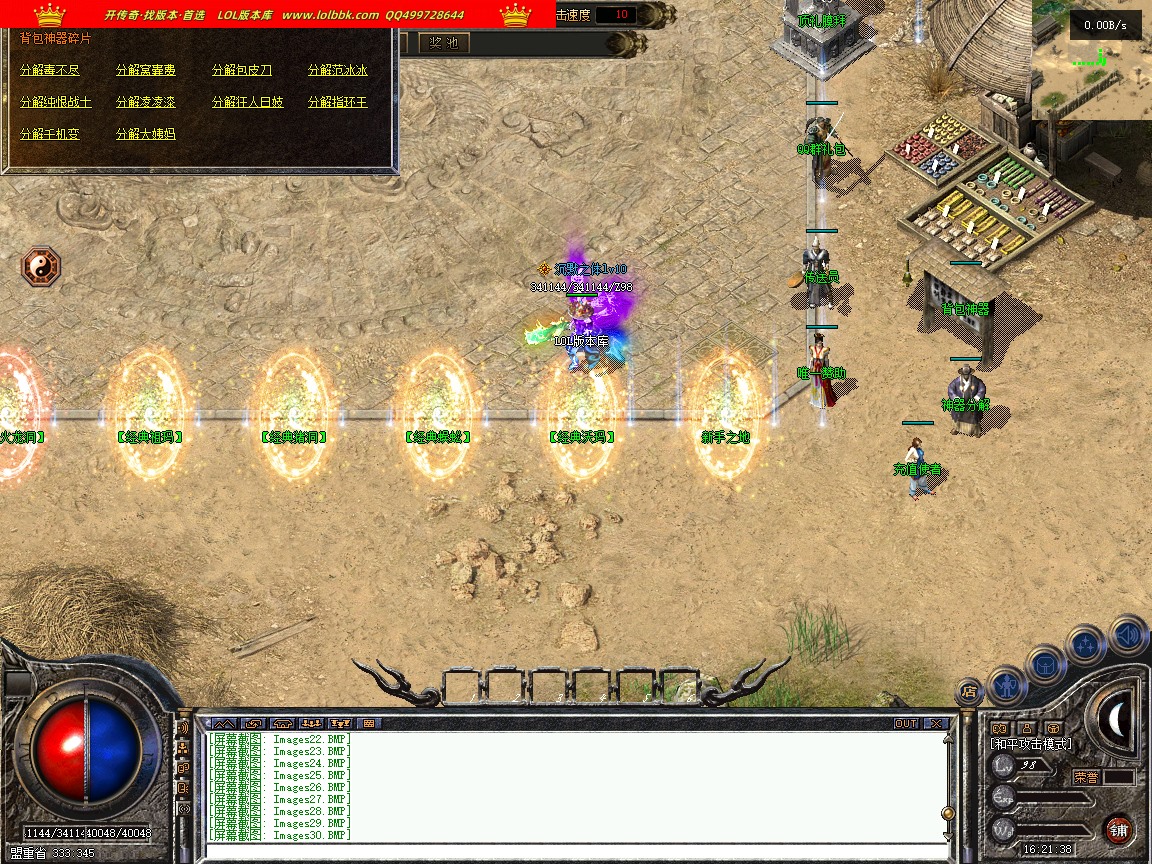This screenshot has width=1152, height=864.
Task: Click the lolbbk.com red banner ad
Action: click(277, 14)
